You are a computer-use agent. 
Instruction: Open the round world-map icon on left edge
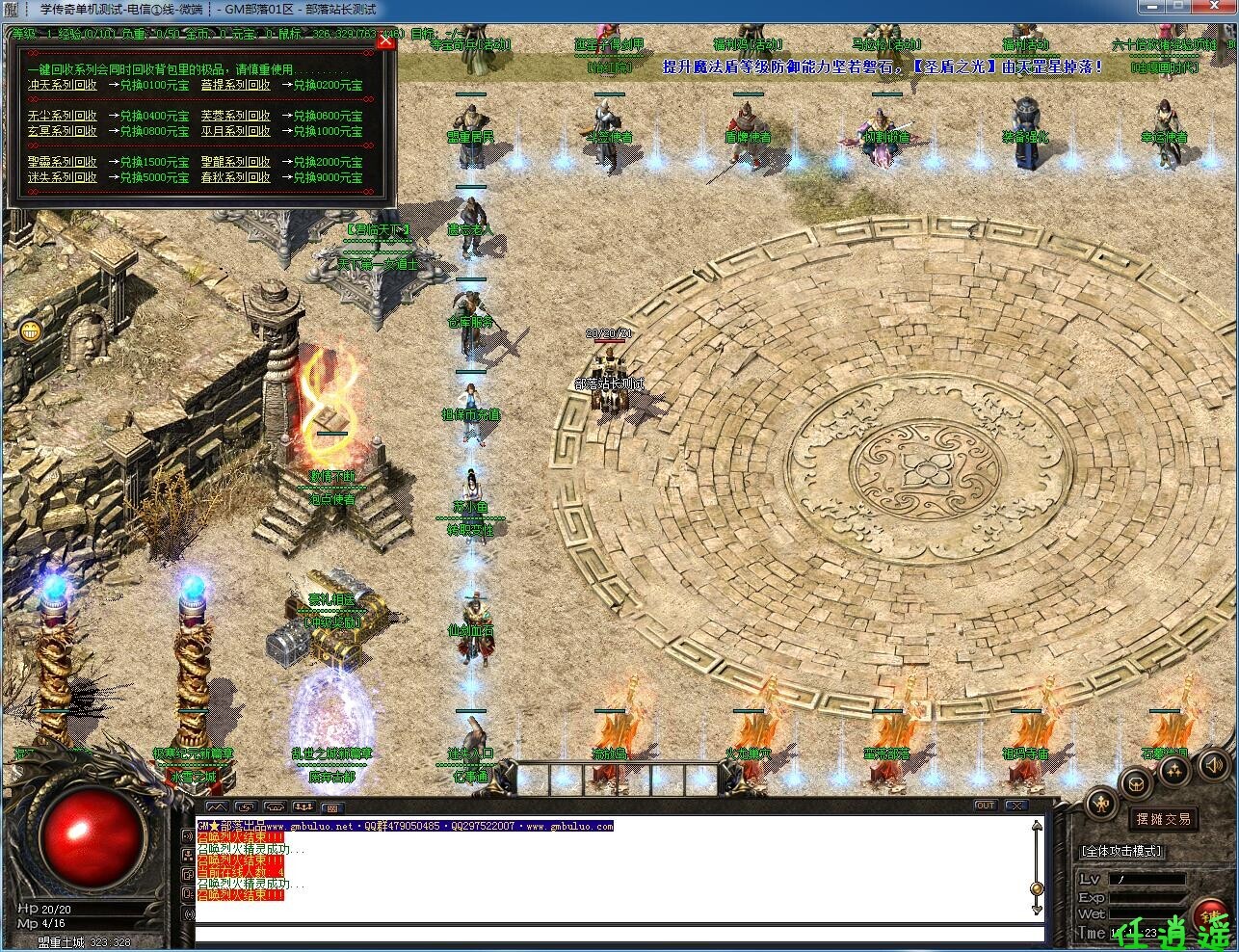[x=30, y=331]
